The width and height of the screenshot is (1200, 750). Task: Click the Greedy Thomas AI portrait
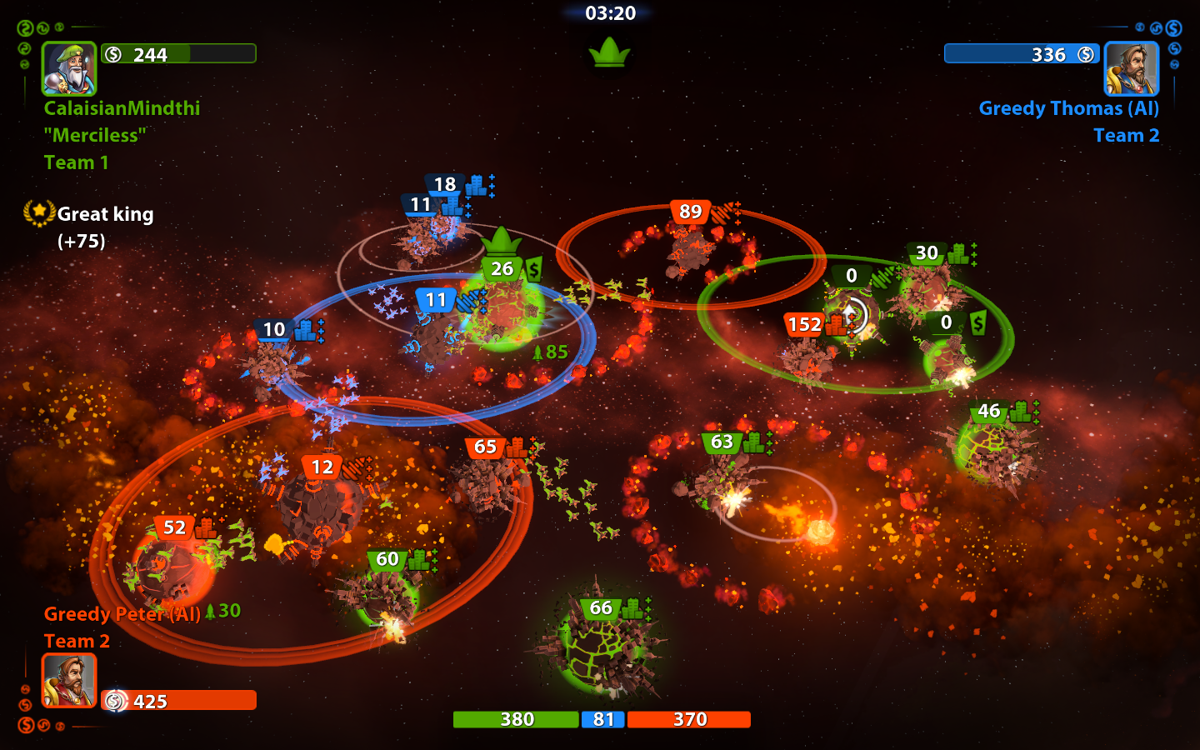pyautogui.click(x=1131, y=68)
